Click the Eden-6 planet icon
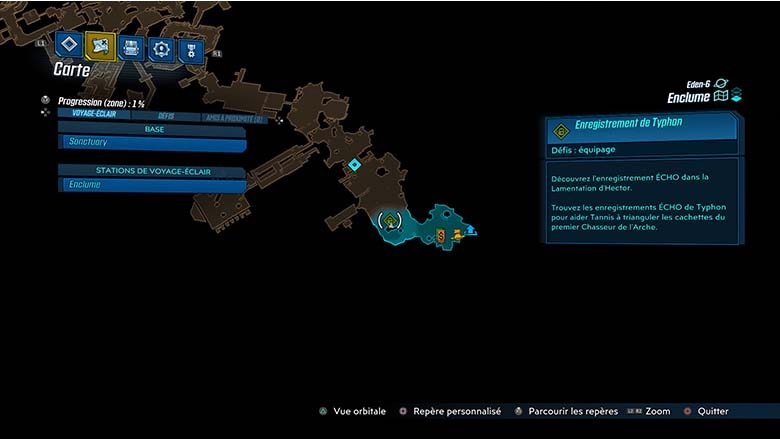This screenshot has width=780, height=439. click(x=722, y=84)
